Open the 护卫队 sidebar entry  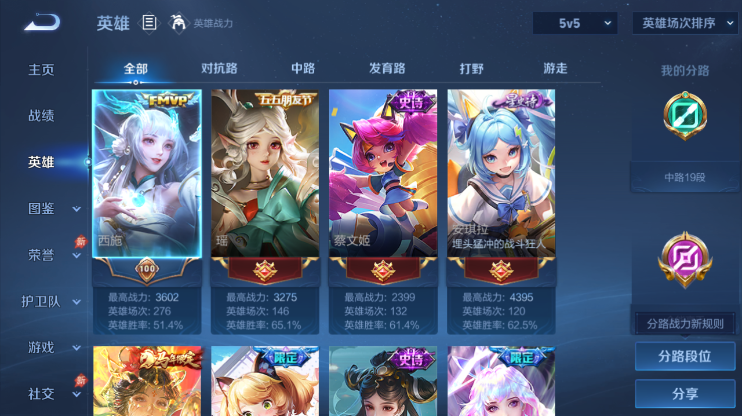pyautogui.click(x=41, y=301)
